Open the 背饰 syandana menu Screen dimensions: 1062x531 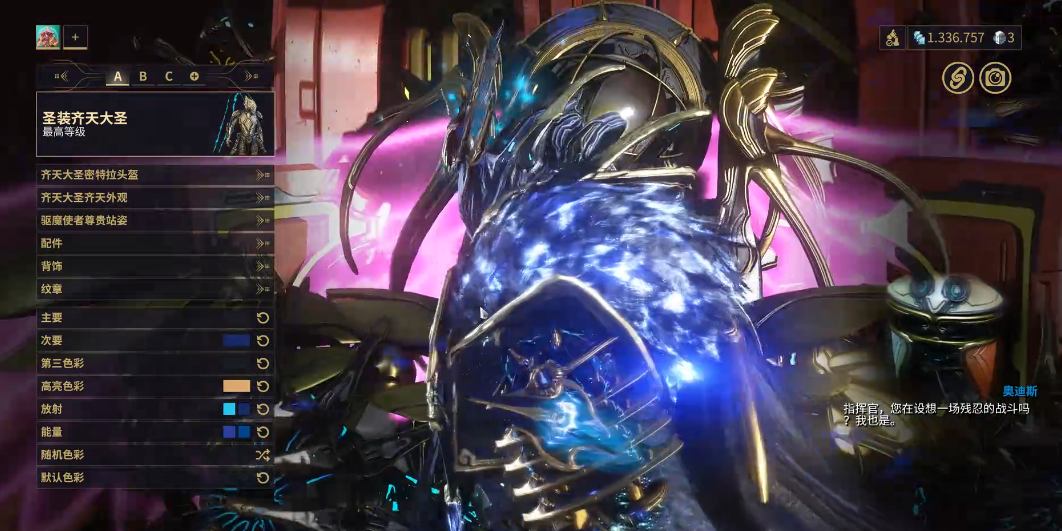pos(155,266)
